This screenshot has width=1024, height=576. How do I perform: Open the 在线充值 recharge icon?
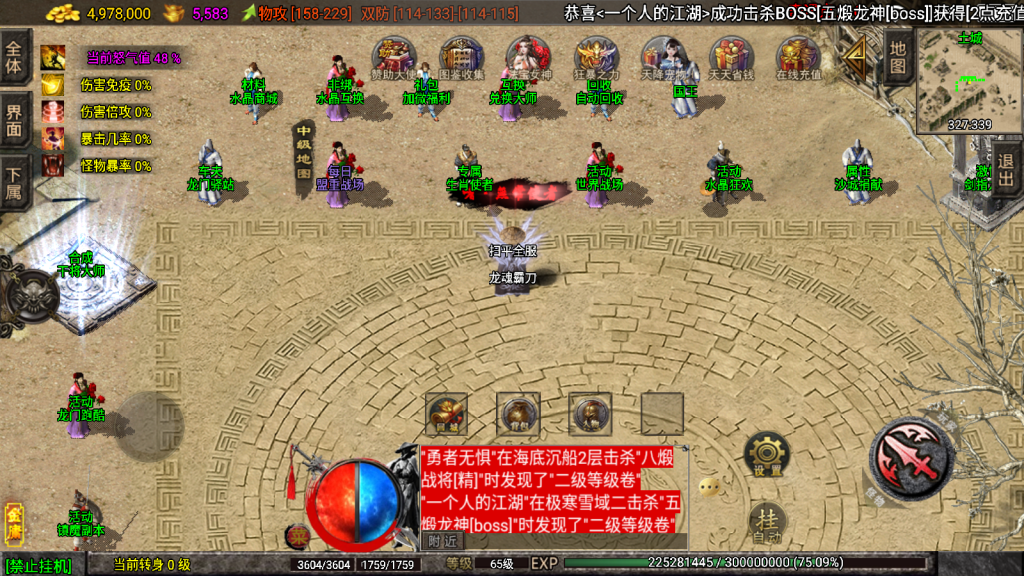point(798,58)
